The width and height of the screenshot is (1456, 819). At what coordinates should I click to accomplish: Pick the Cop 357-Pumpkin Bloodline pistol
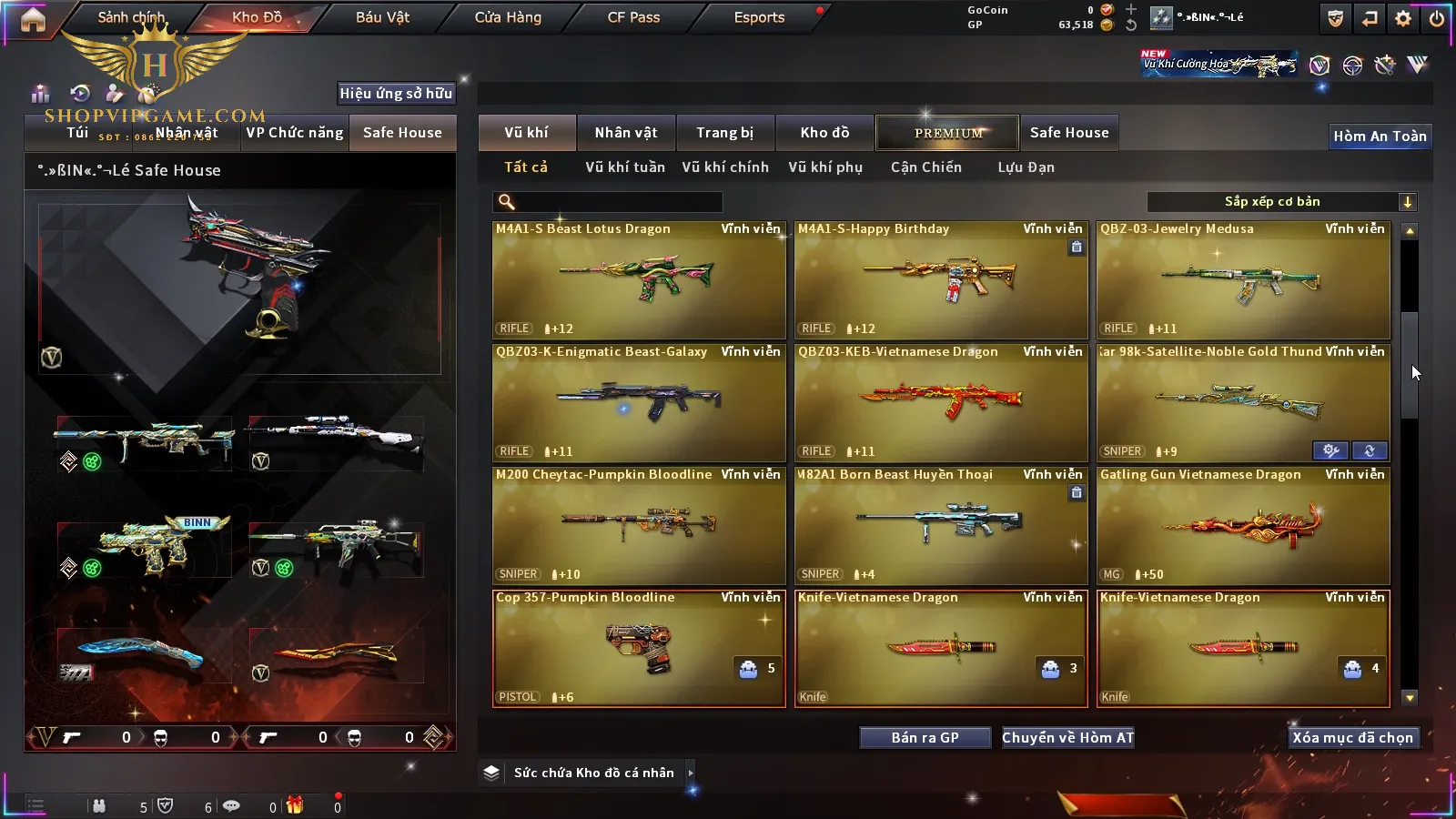[x=639, y=648]
